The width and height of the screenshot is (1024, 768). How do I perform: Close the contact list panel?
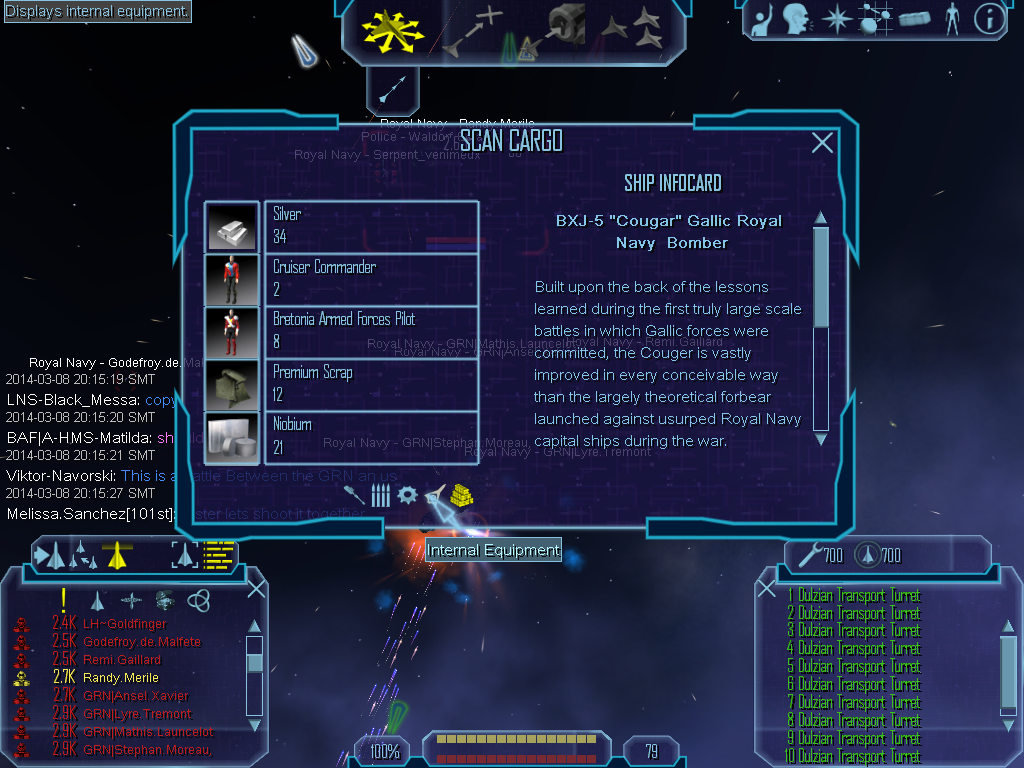click(x=256, y=588)
